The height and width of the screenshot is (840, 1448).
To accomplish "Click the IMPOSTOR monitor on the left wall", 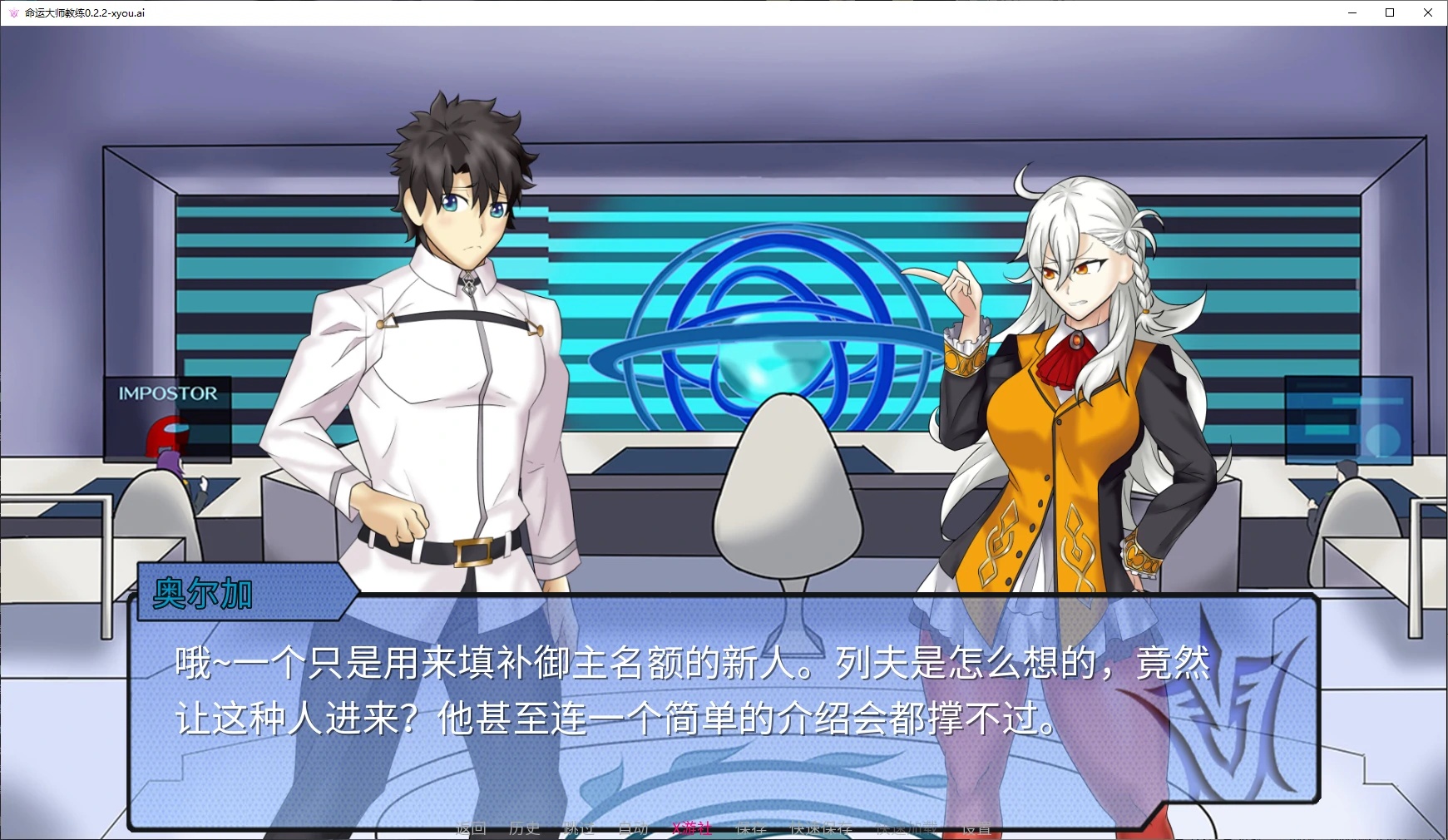I will pyautogui.click(x=168, y=393).
